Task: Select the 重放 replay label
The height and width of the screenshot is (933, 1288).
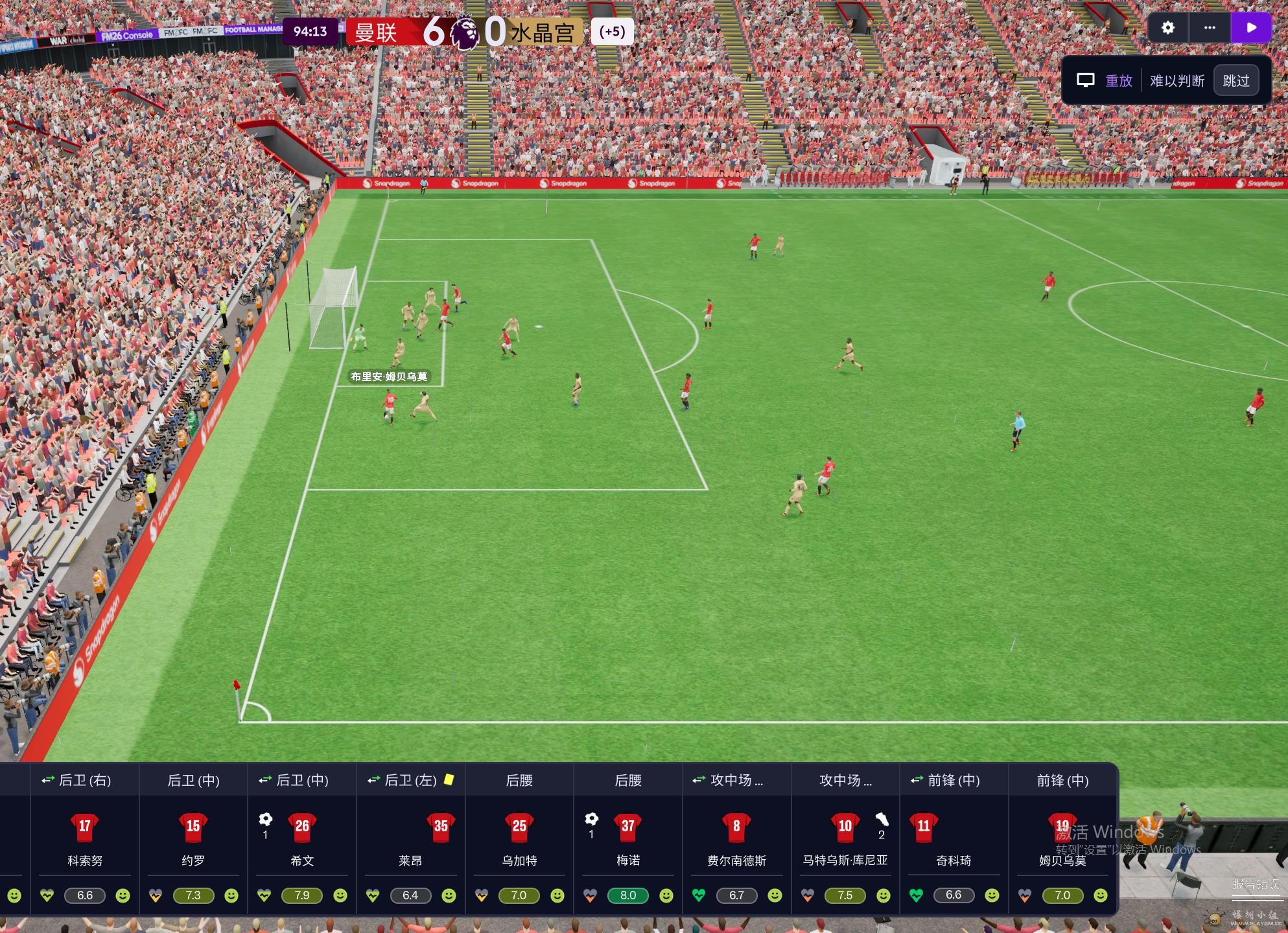Action: pyautogui.click(x=1118, y=81)
